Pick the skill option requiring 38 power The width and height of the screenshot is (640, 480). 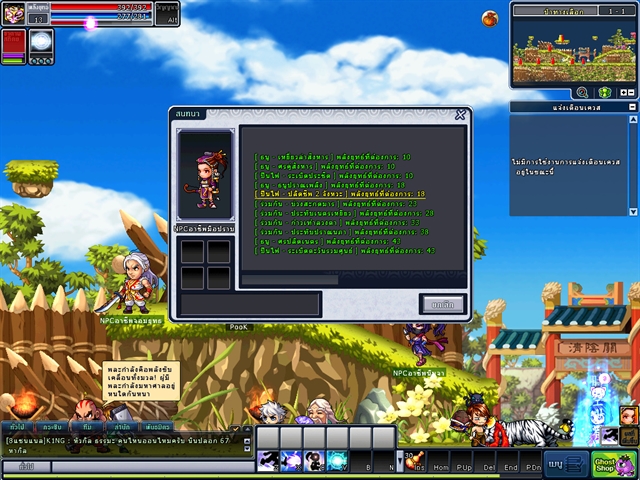coord(342,232)
